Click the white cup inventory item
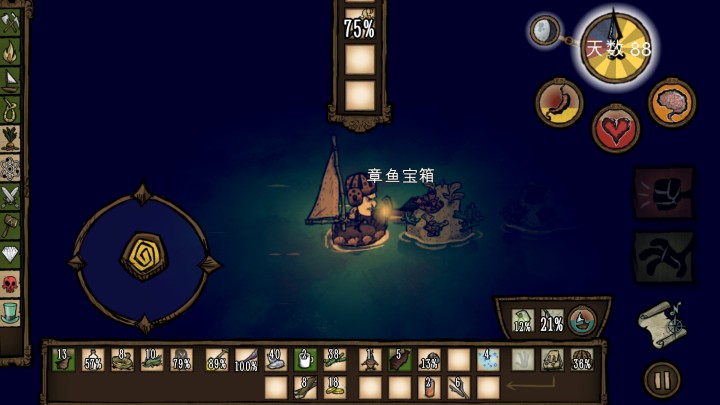The height and width of the screenshot is (405, 720). pos(307,360)
